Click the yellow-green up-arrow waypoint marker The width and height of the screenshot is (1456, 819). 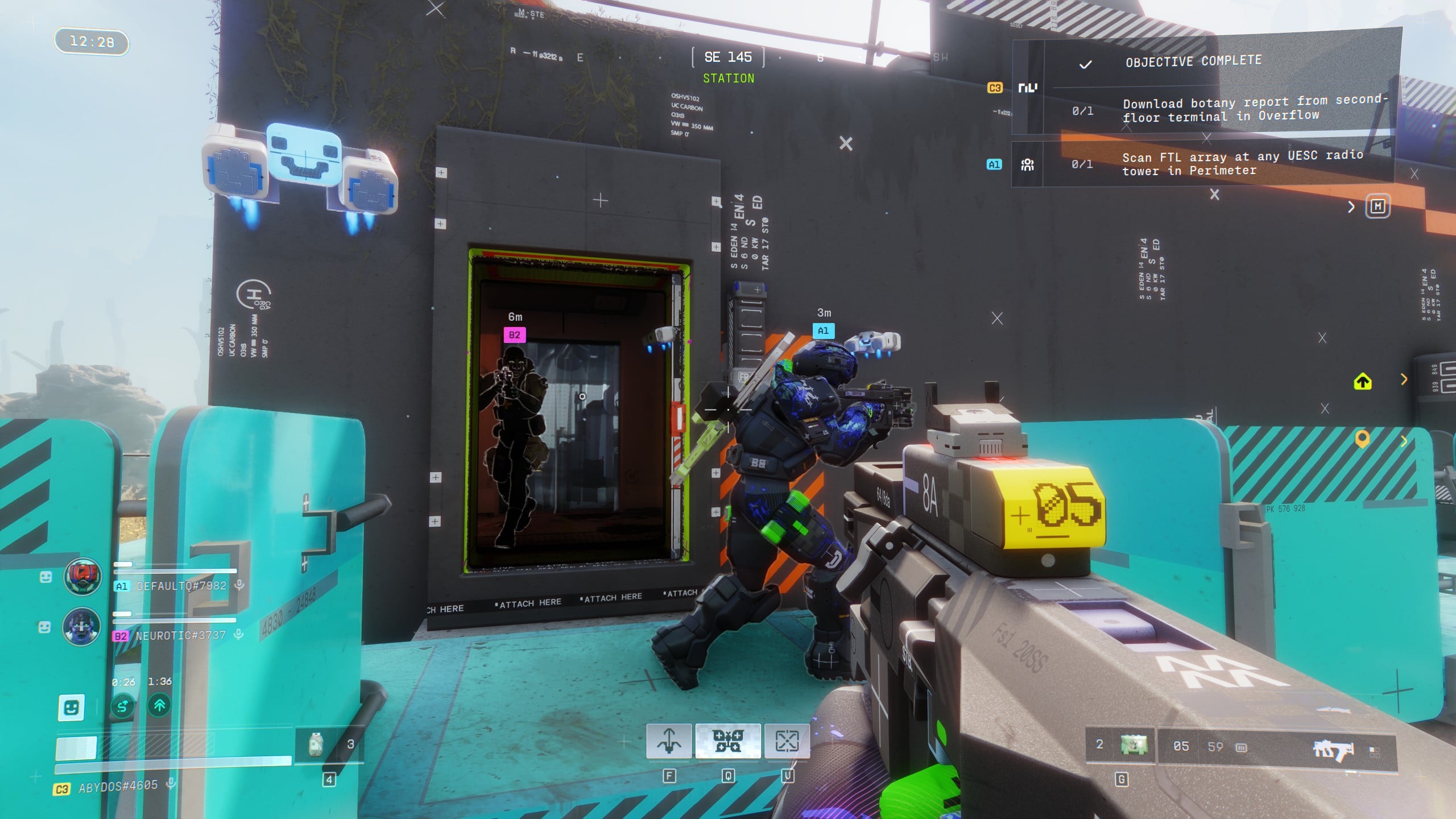[x=1362, y=382]
